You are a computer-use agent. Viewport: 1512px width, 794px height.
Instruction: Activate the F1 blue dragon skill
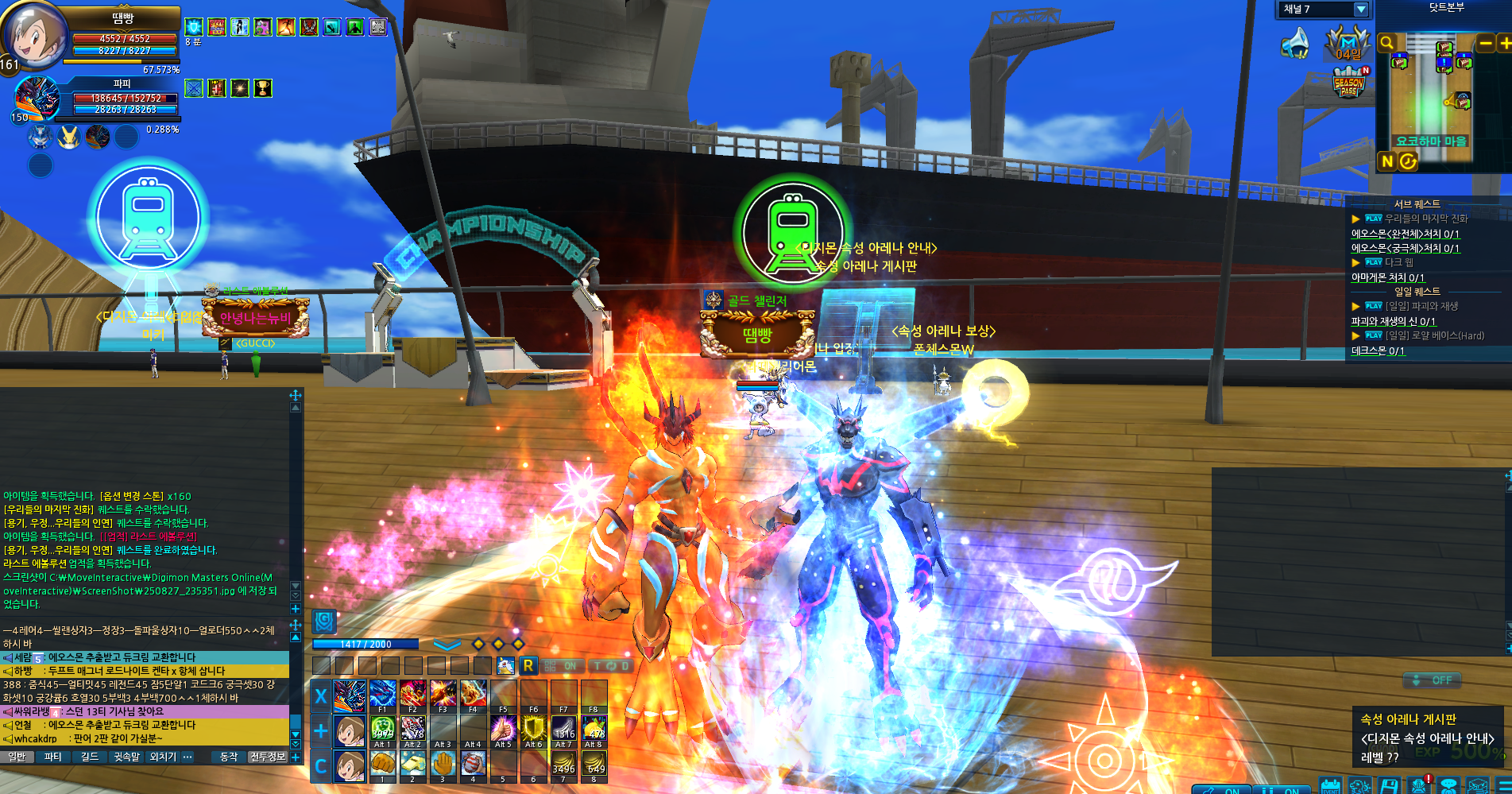tap(382, 693)
